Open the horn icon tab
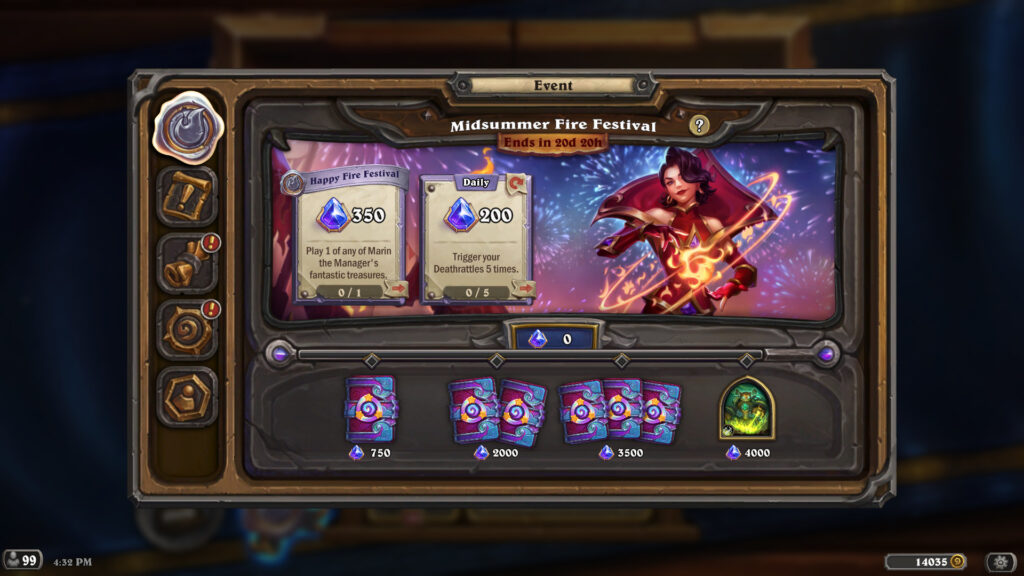This screenshot has height=576, width=1024. 187,263
